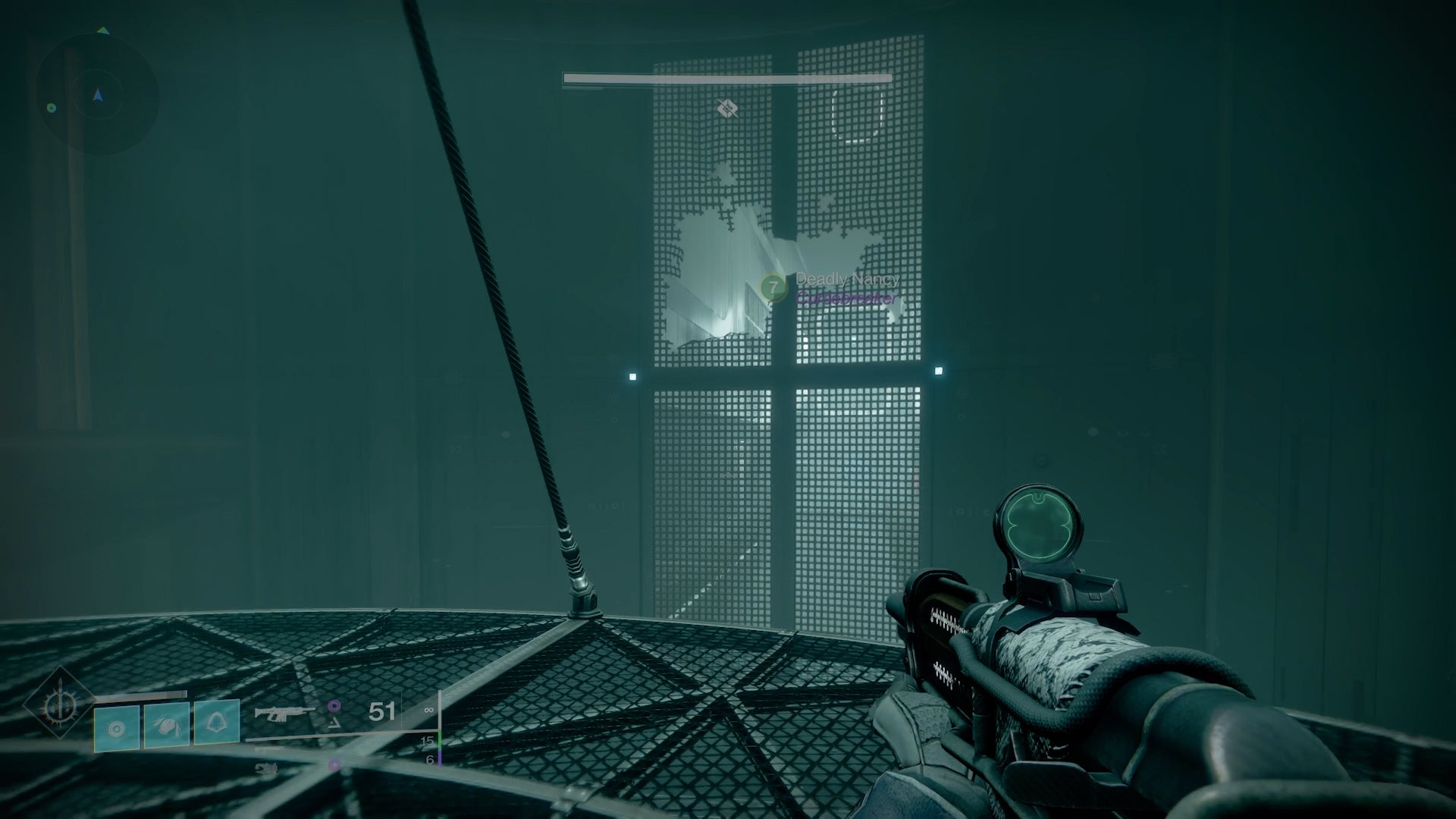
Task: Click the diamond objective marker above the mesh wall
Action: (x=730, y=109)
